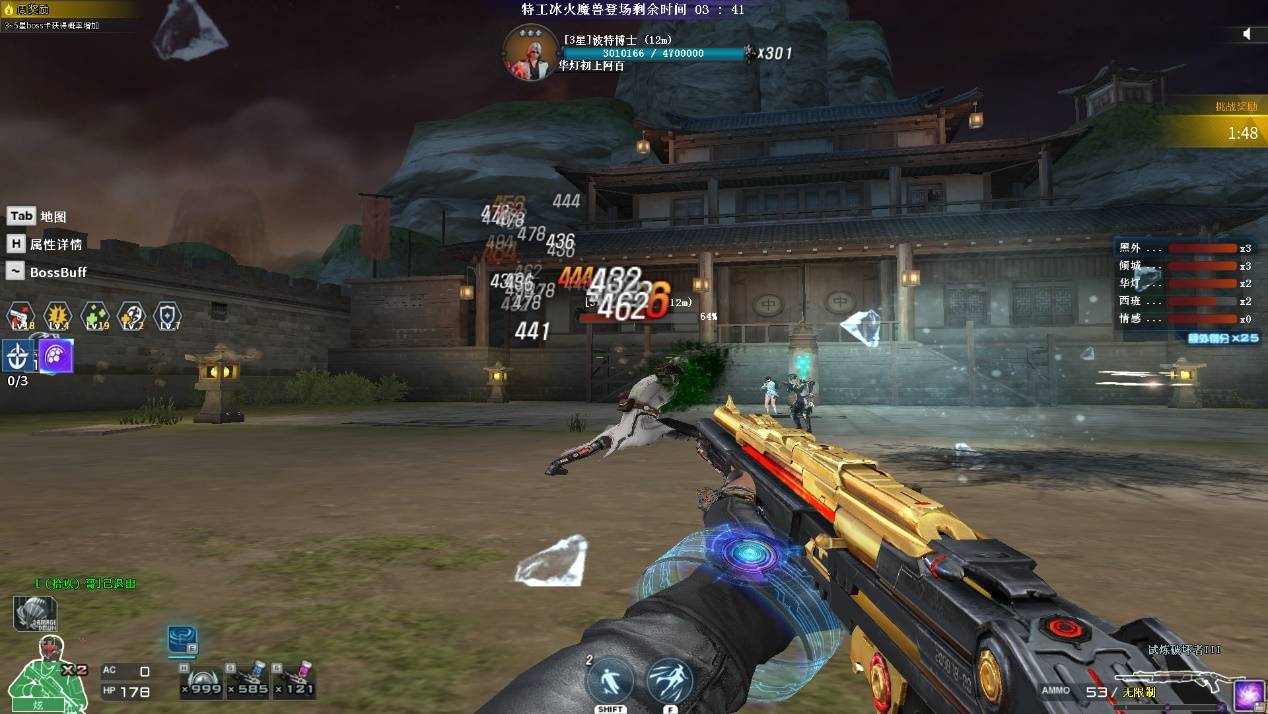
Task: Activate the flying kick skill icon
Action: click(x=670, y=680)
